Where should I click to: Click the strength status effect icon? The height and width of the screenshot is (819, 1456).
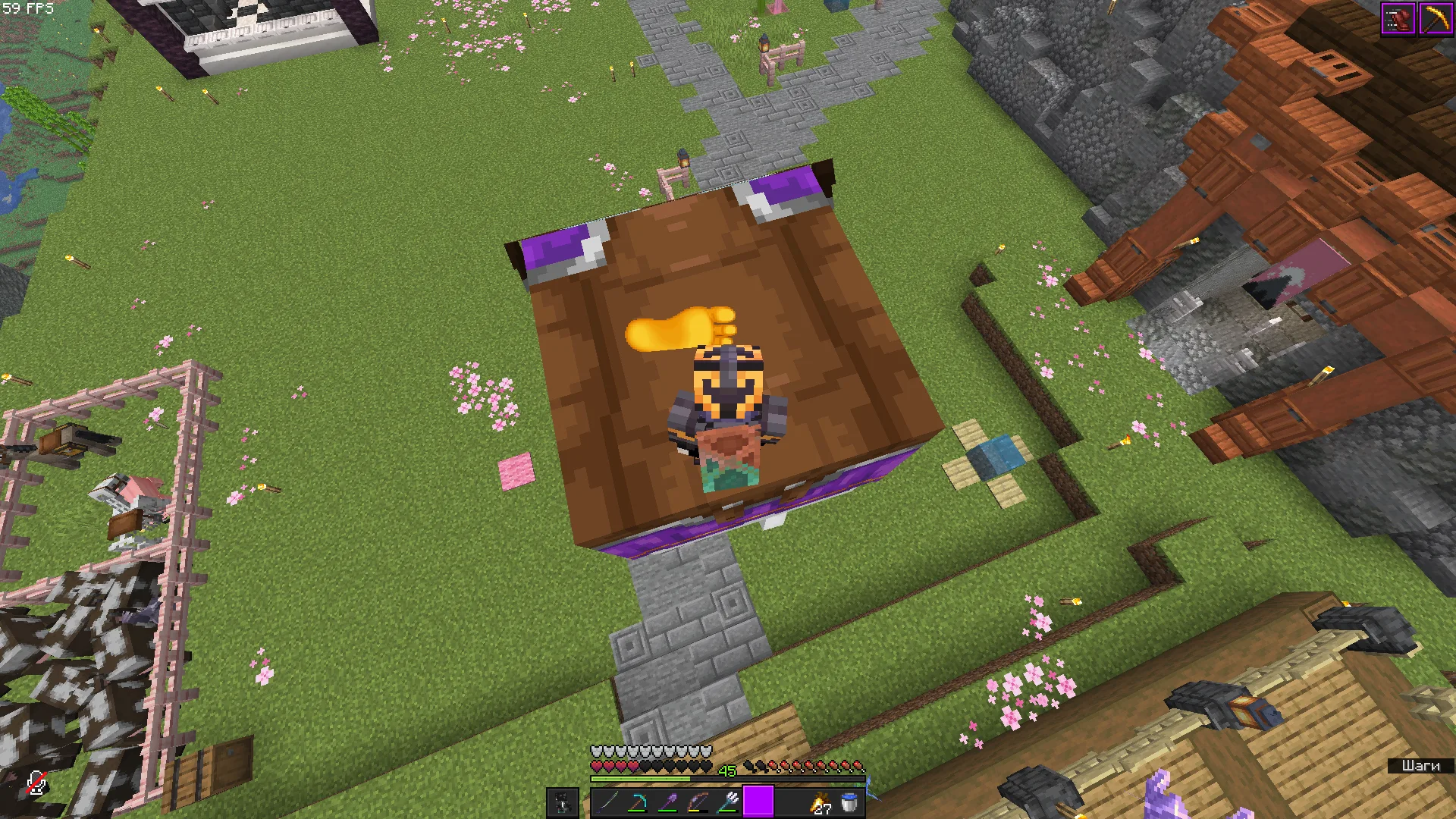(1398, 20)
